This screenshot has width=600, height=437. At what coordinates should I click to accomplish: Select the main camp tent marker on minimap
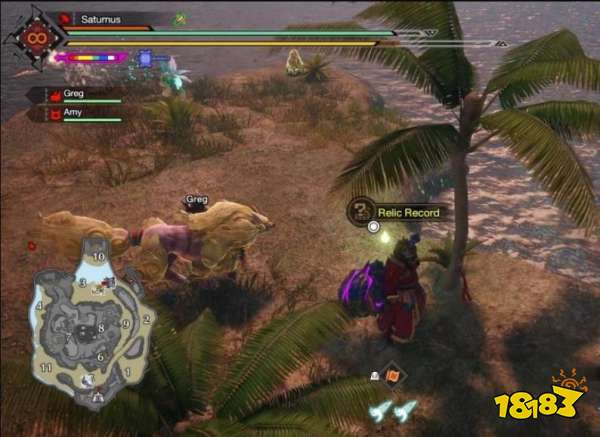96,397
